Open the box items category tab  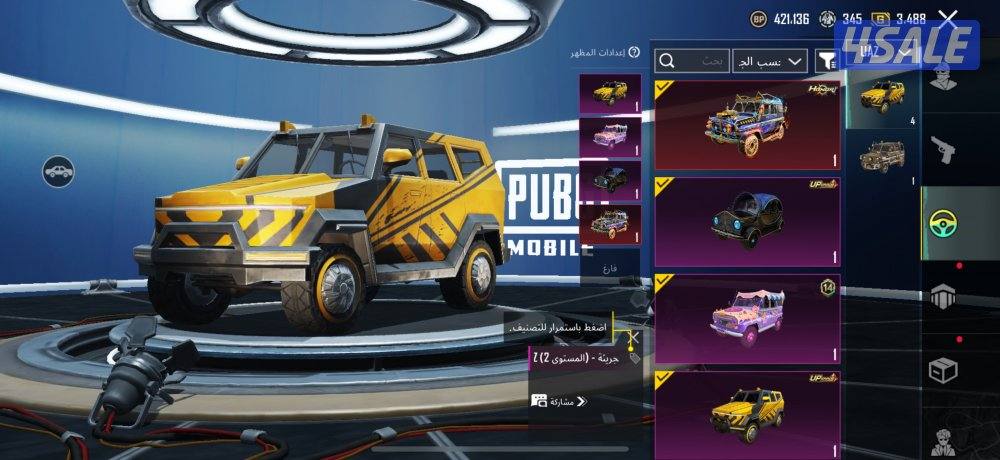point(945,370)
